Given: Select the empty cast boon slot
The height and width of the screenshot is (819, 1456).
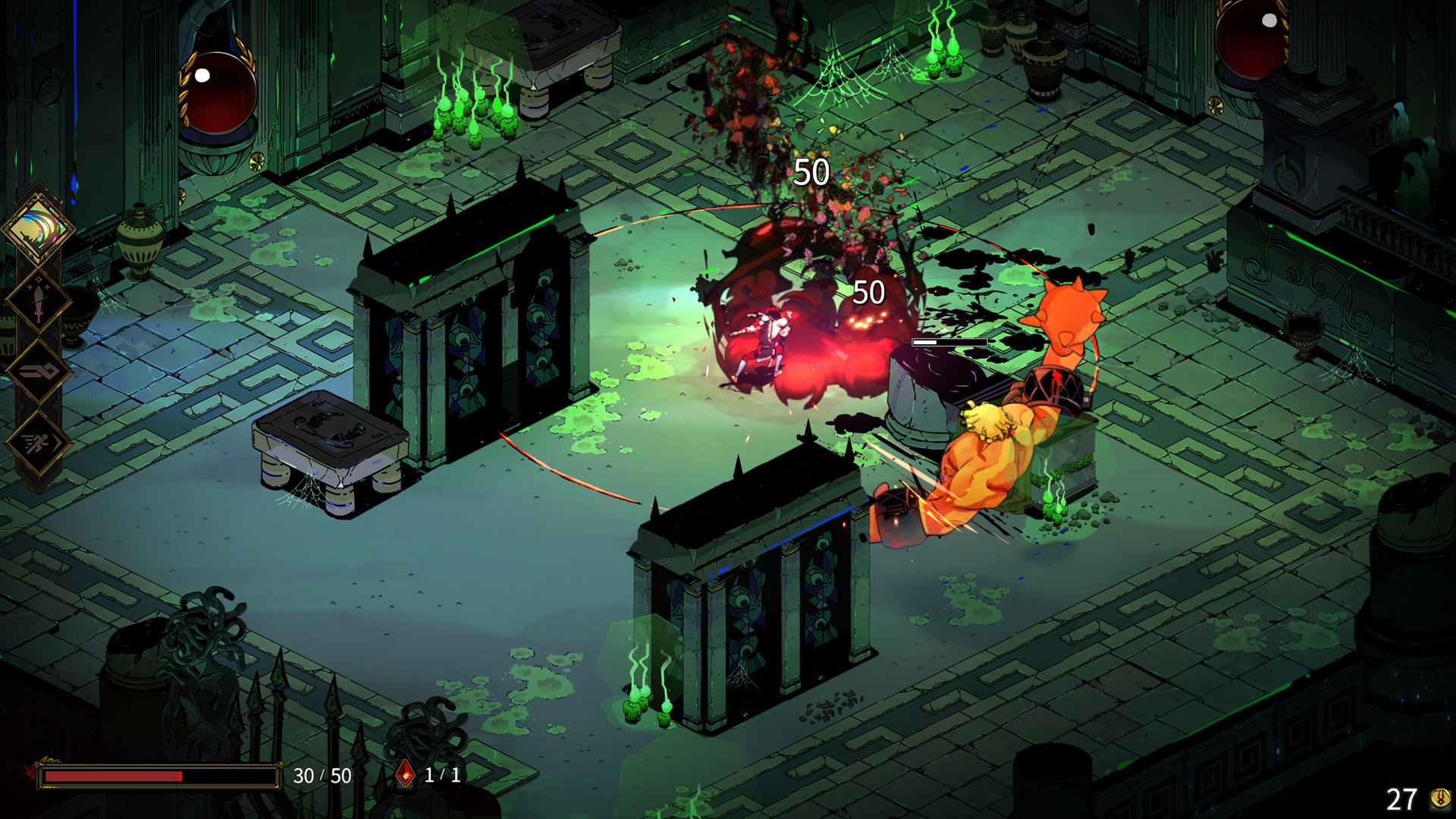Looking at the screenshot, I should (38, 371).
